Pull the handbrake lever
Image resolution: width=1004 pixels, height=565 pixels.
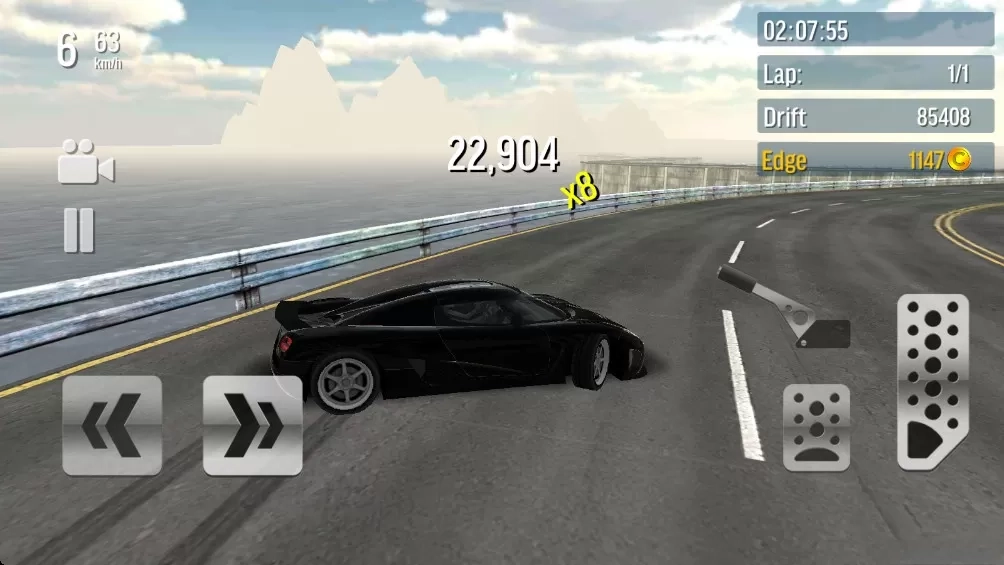784,306
